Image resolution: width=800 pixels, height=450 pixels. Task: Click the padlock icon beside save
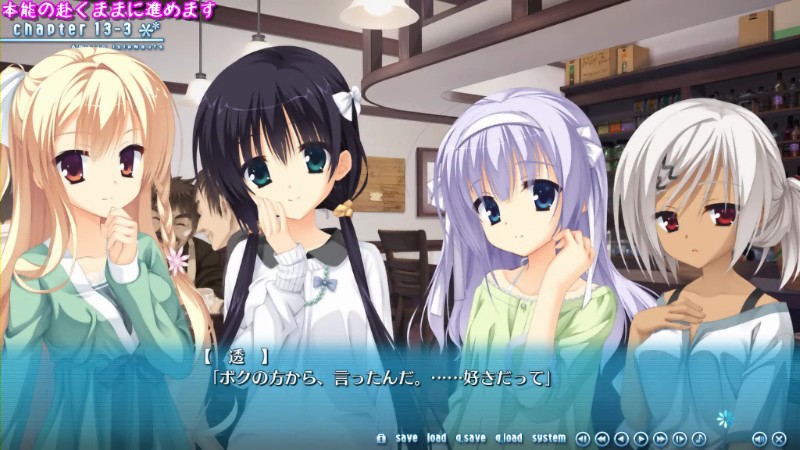[x=381, y=438]
